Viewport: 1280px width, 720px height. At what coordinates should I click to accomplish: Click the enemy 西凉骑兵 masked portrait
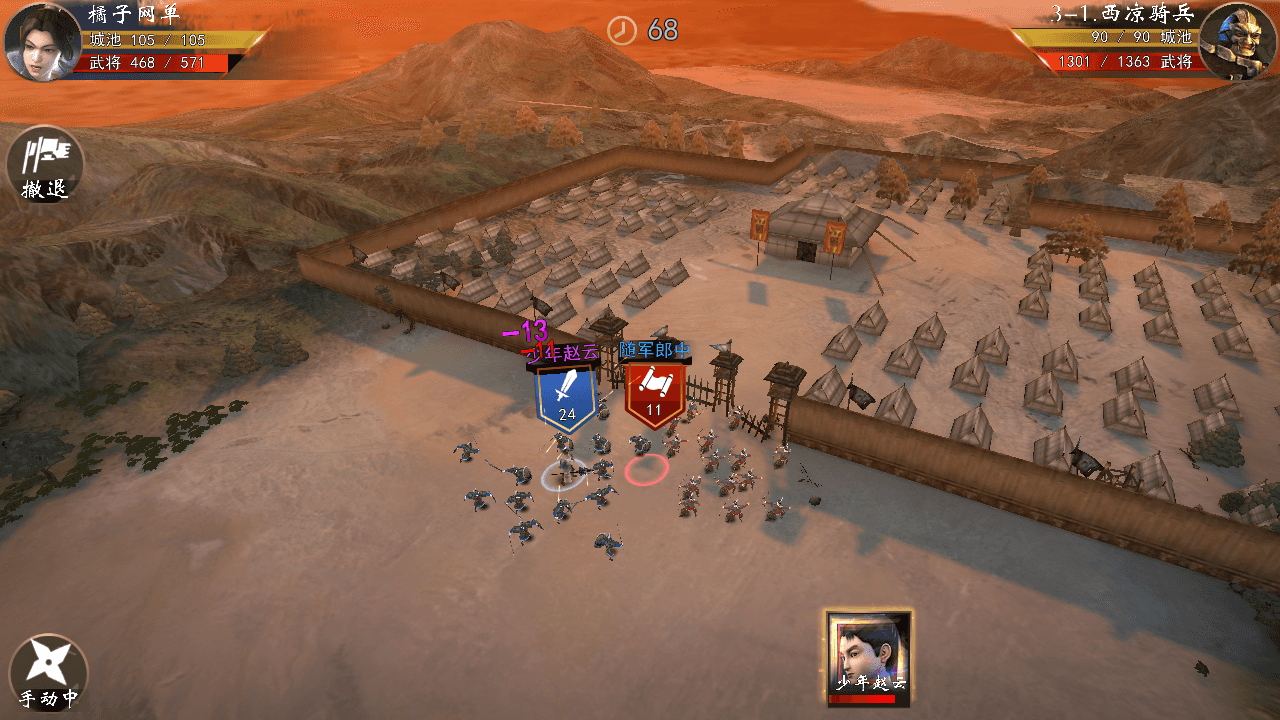click(x=1237, y=42)
